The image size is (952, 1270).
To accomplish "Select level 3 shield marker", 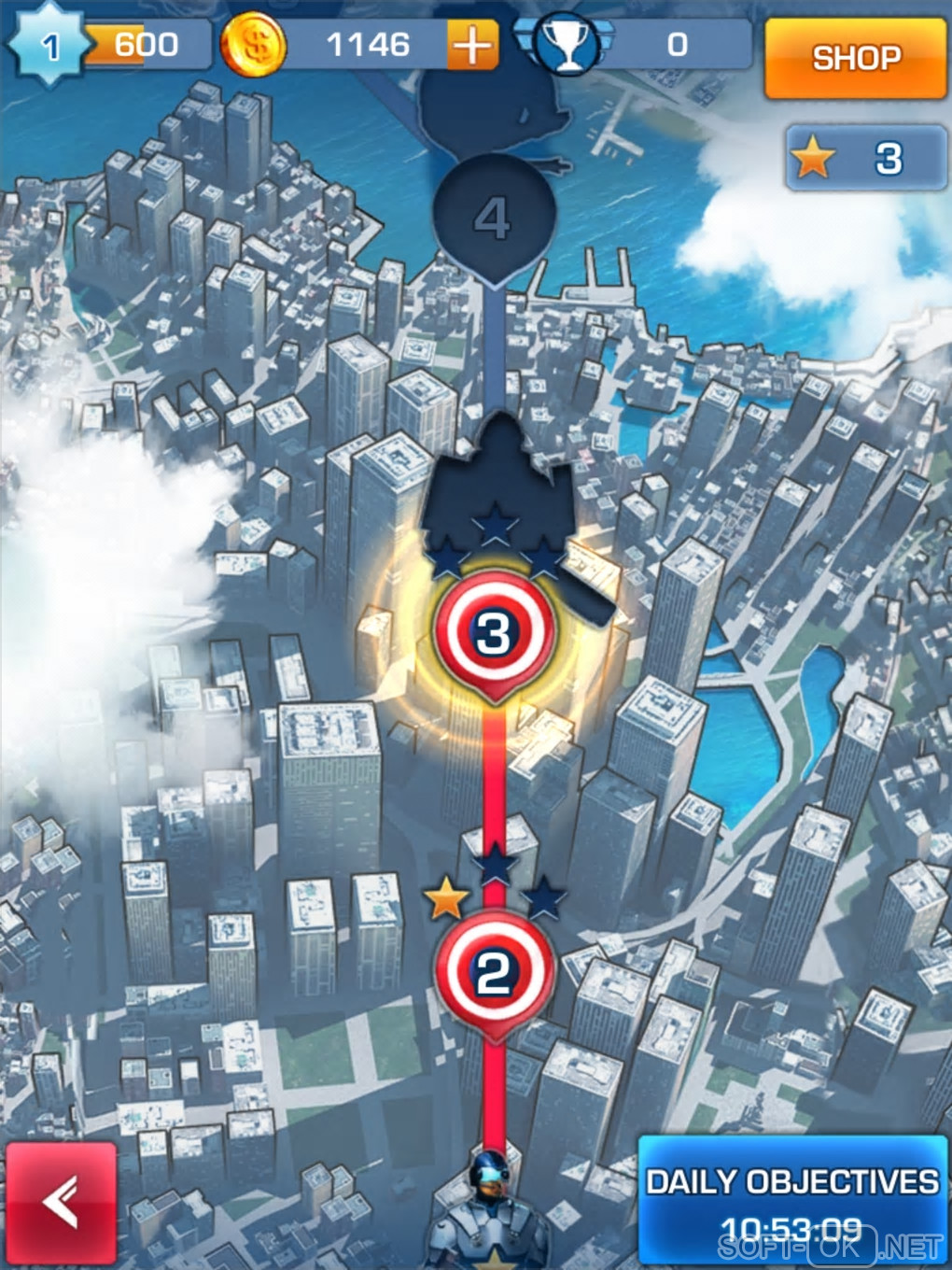I will coord(494,634).
